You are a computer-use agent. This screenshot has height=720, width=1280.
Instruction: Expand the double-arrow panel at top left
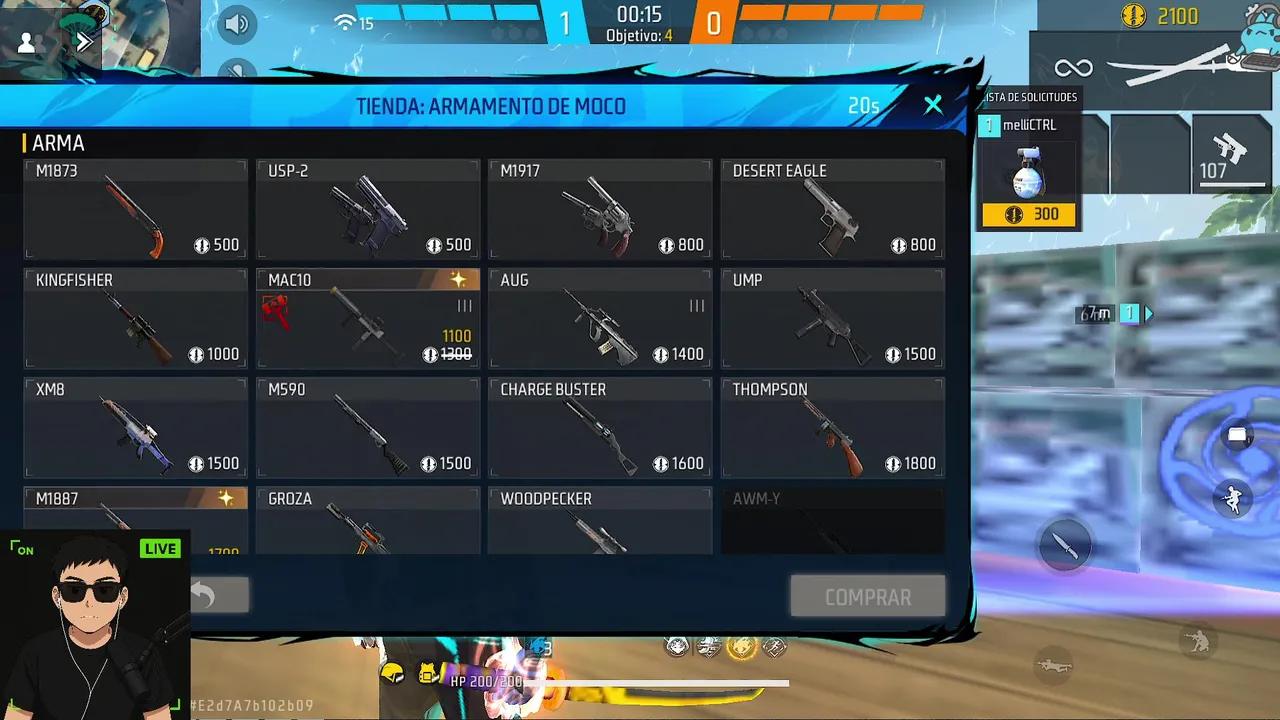click(84, 41)
